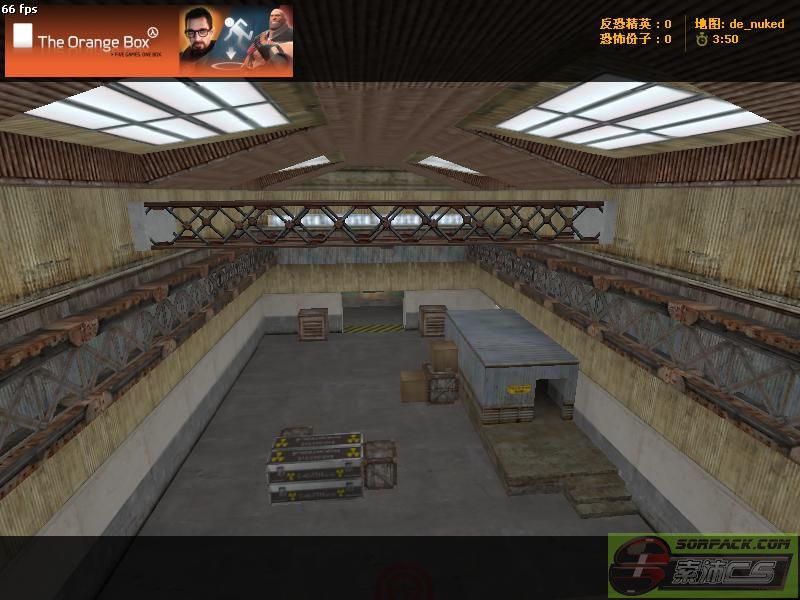Open The Orange Box advertisement banner
The width and height of the screenshot is (800, 600).
click(x=149, y=41)
